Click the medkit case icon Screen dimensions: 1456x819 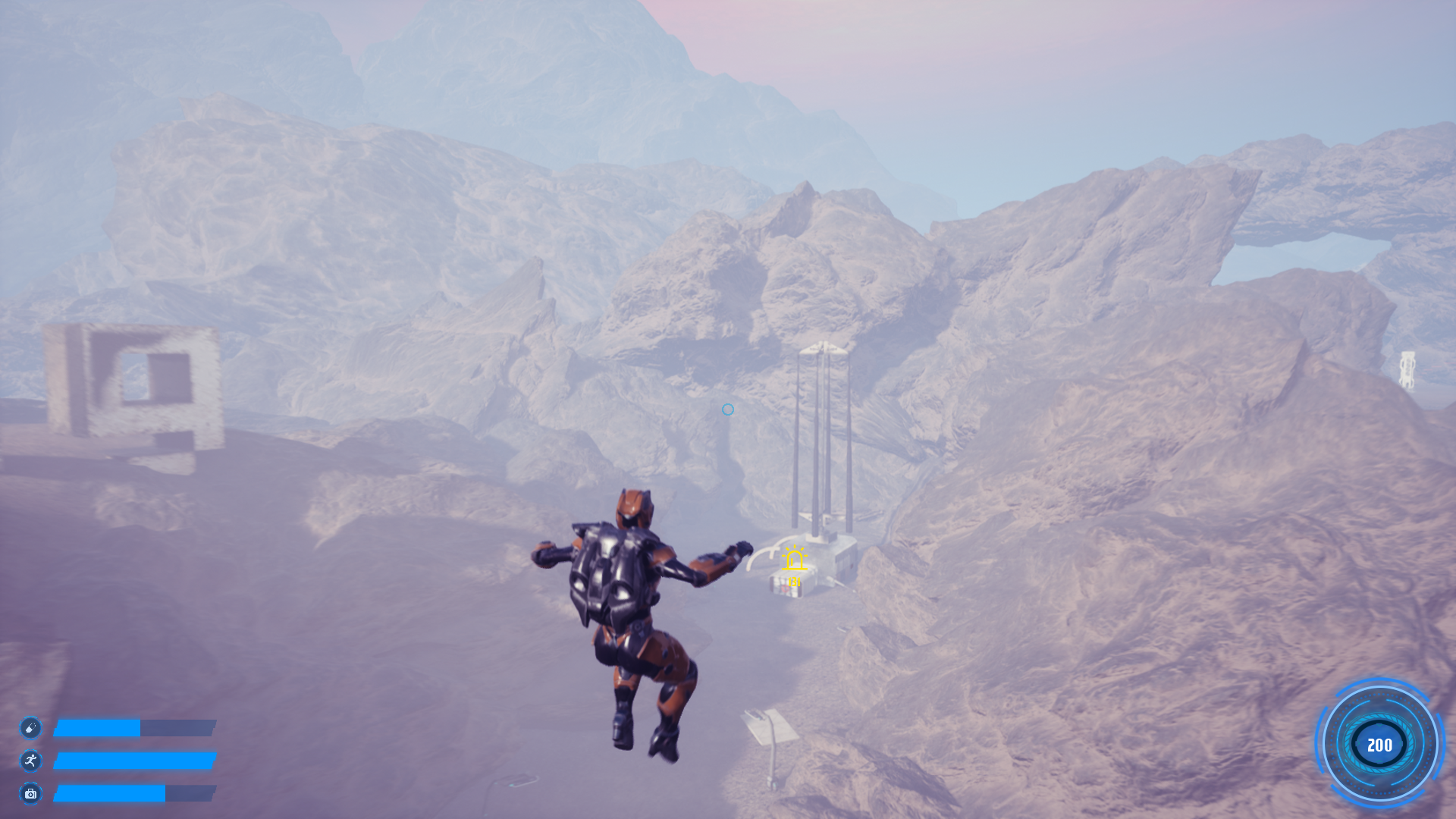click(30, 793)
